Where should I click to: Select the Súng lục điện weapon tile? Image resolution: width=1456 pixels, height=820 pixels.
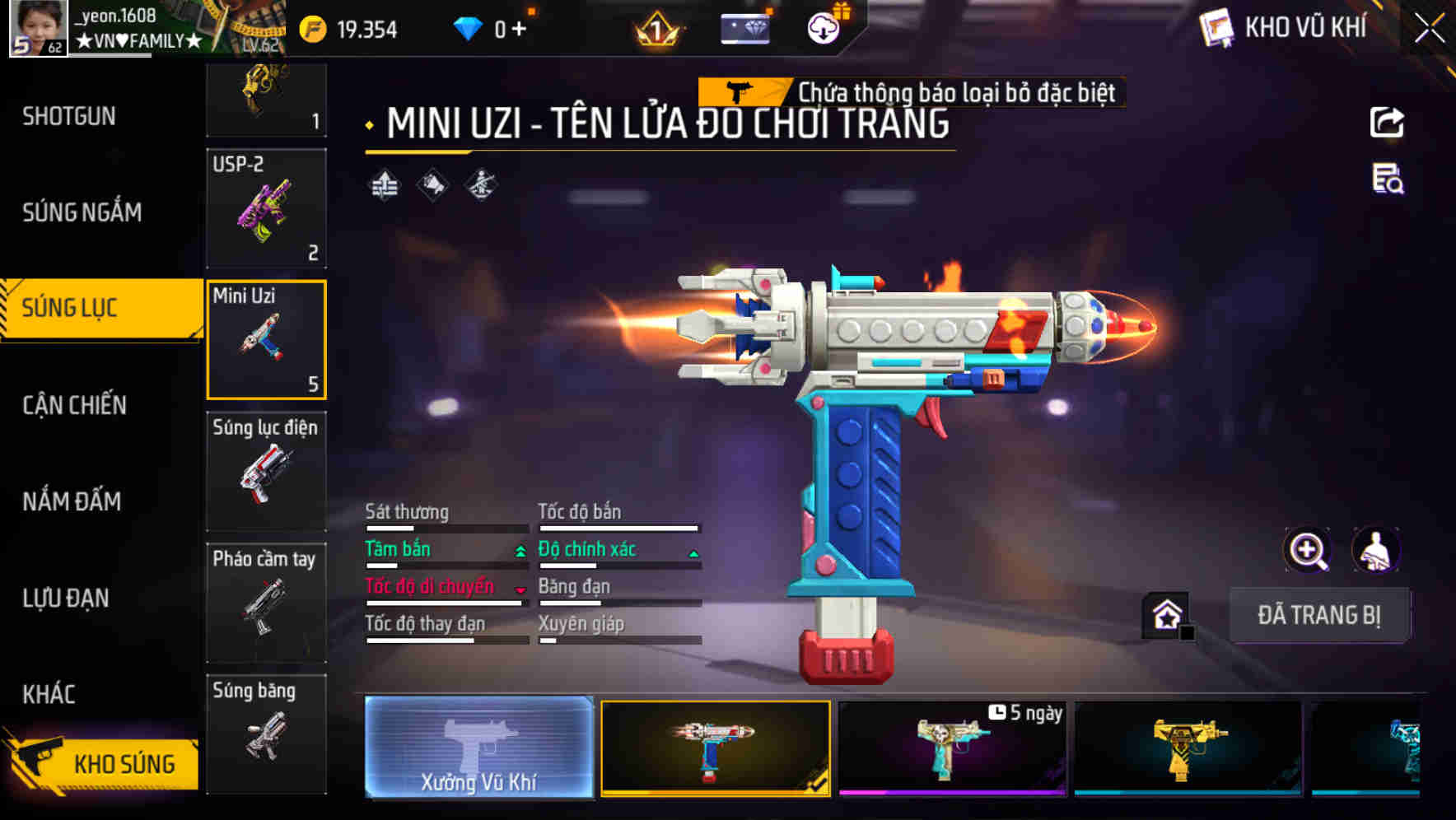tap(266, 471)
